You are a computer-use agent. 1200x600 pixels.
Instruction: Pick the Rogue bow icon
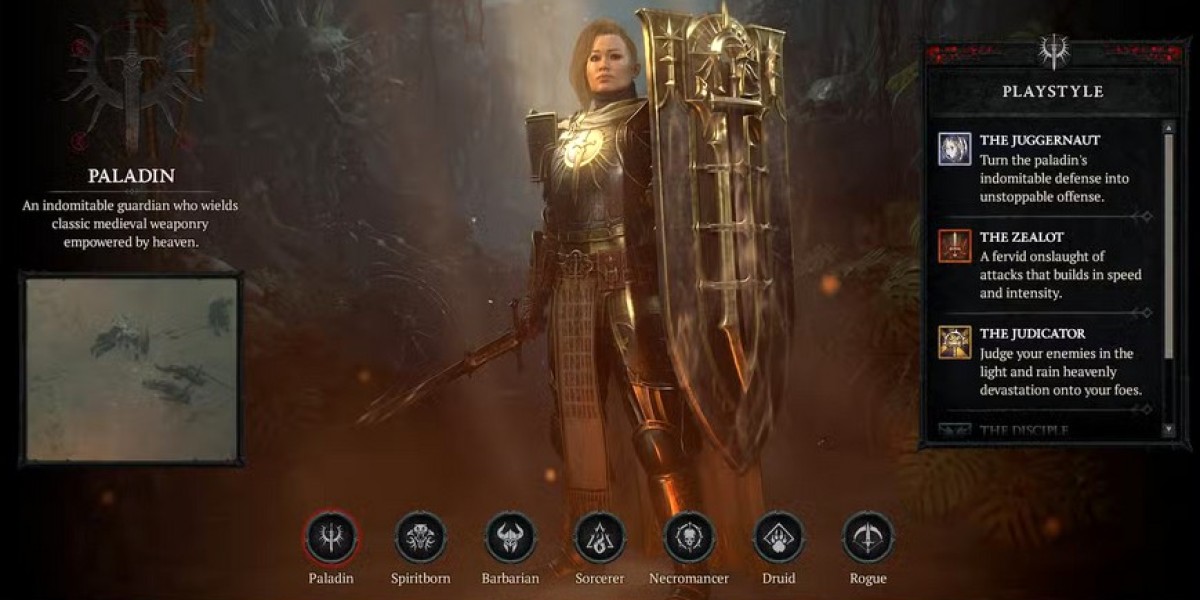868,538
